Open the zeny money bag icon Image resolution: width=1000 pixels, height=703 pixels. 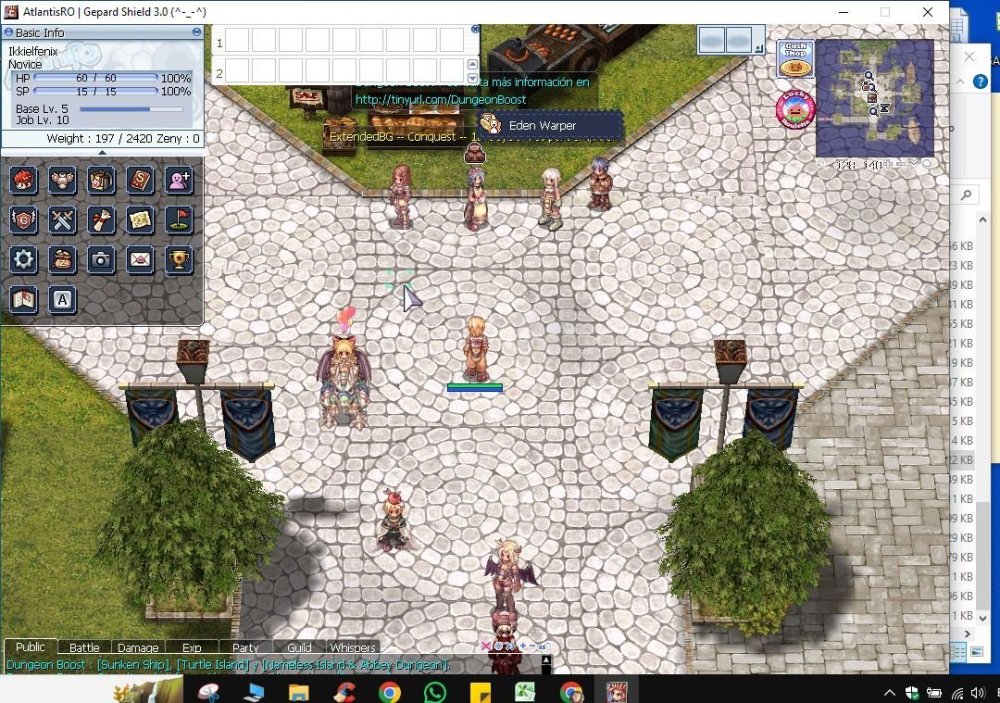62,260
